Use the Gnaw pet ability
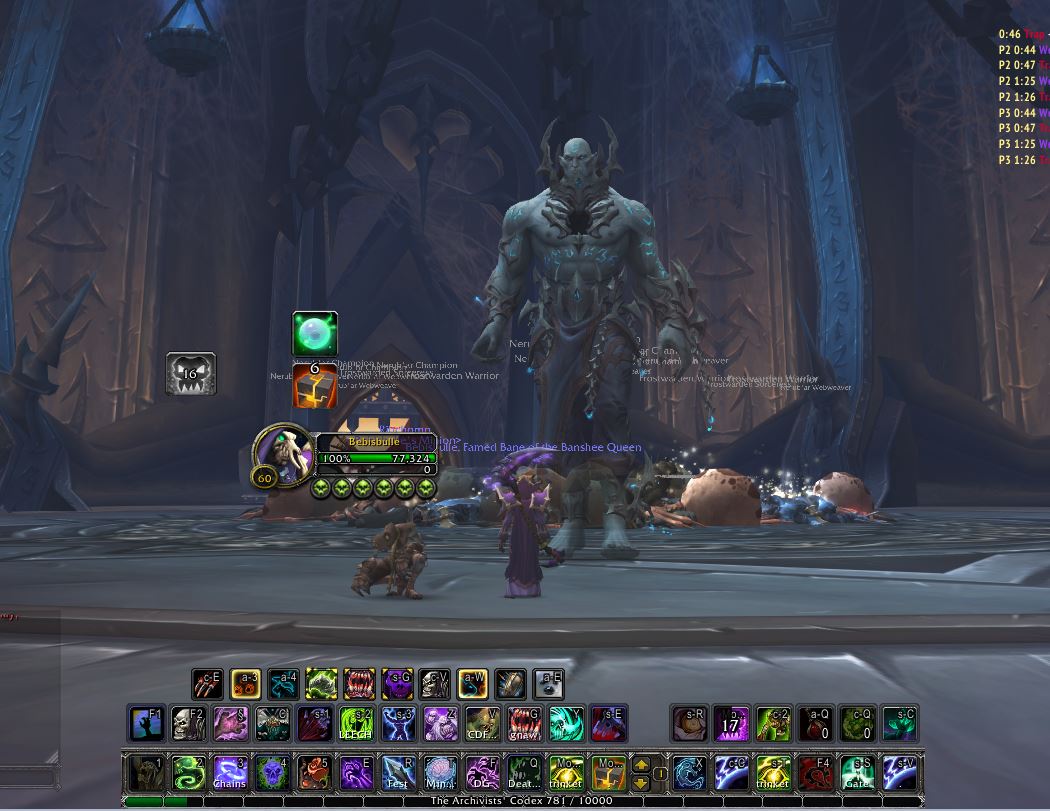The height and width of the screenshot is (811, 1050). coord(524,723)
